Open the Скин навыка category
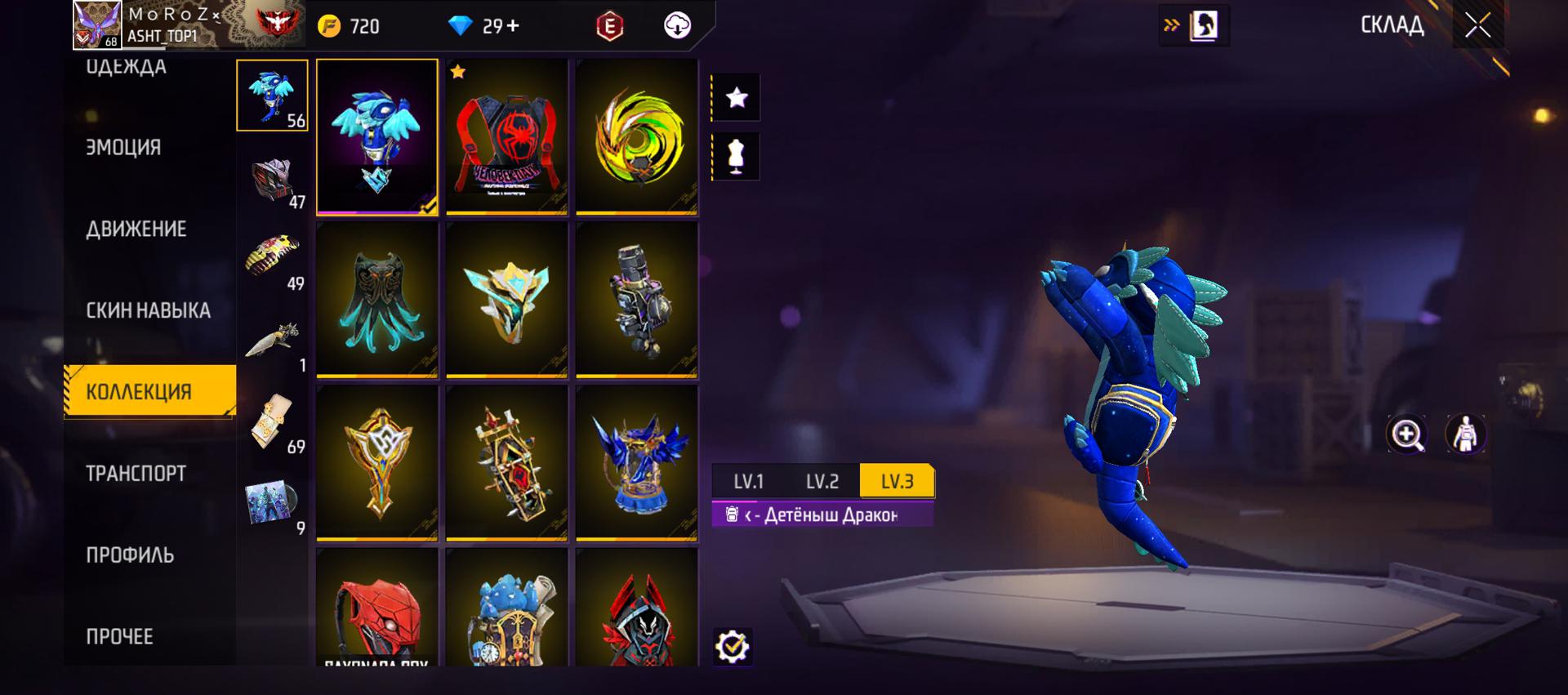 click(148, 311)
